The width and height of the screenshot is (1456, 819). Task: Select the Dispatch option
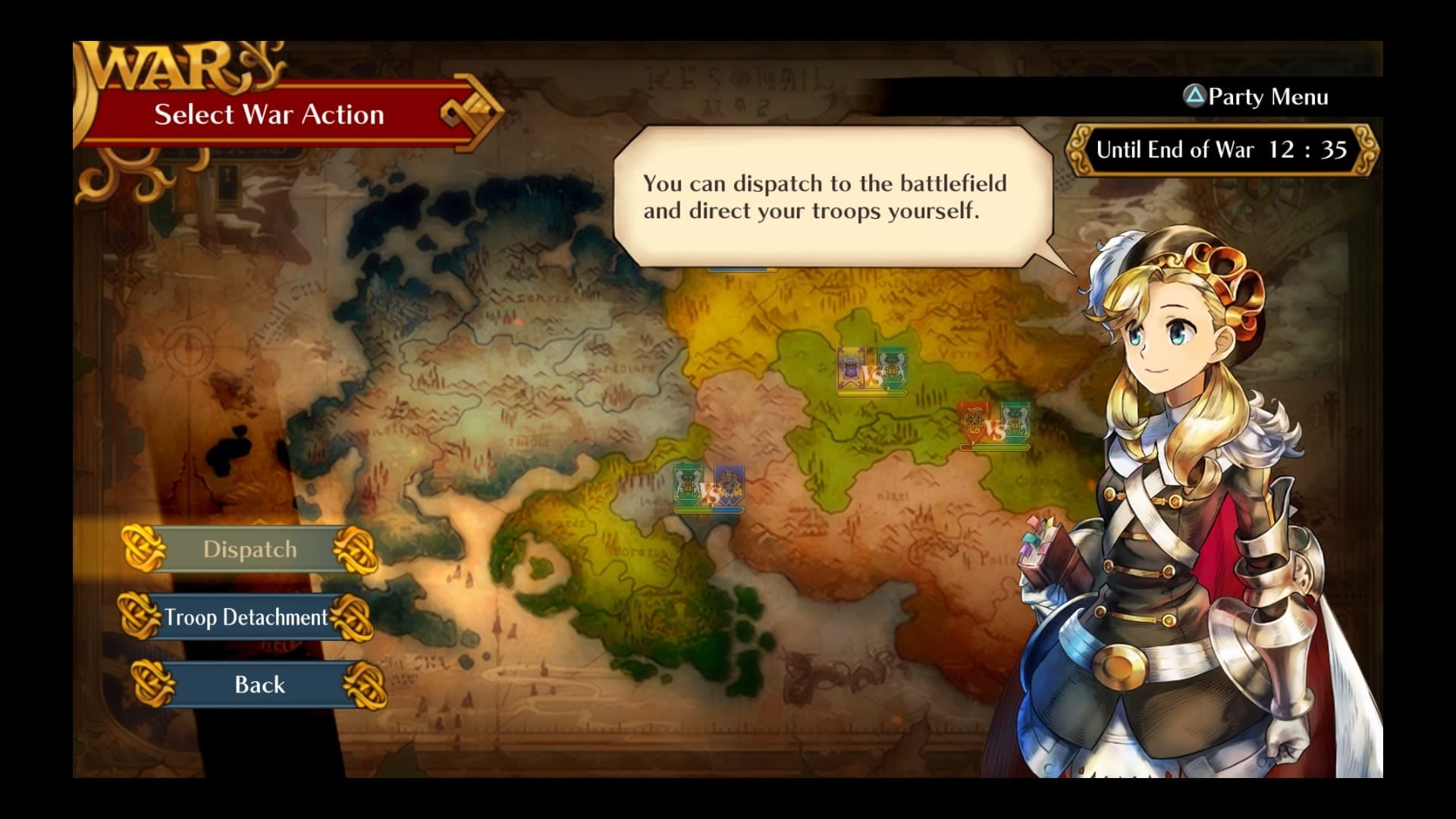click(250, 548)
